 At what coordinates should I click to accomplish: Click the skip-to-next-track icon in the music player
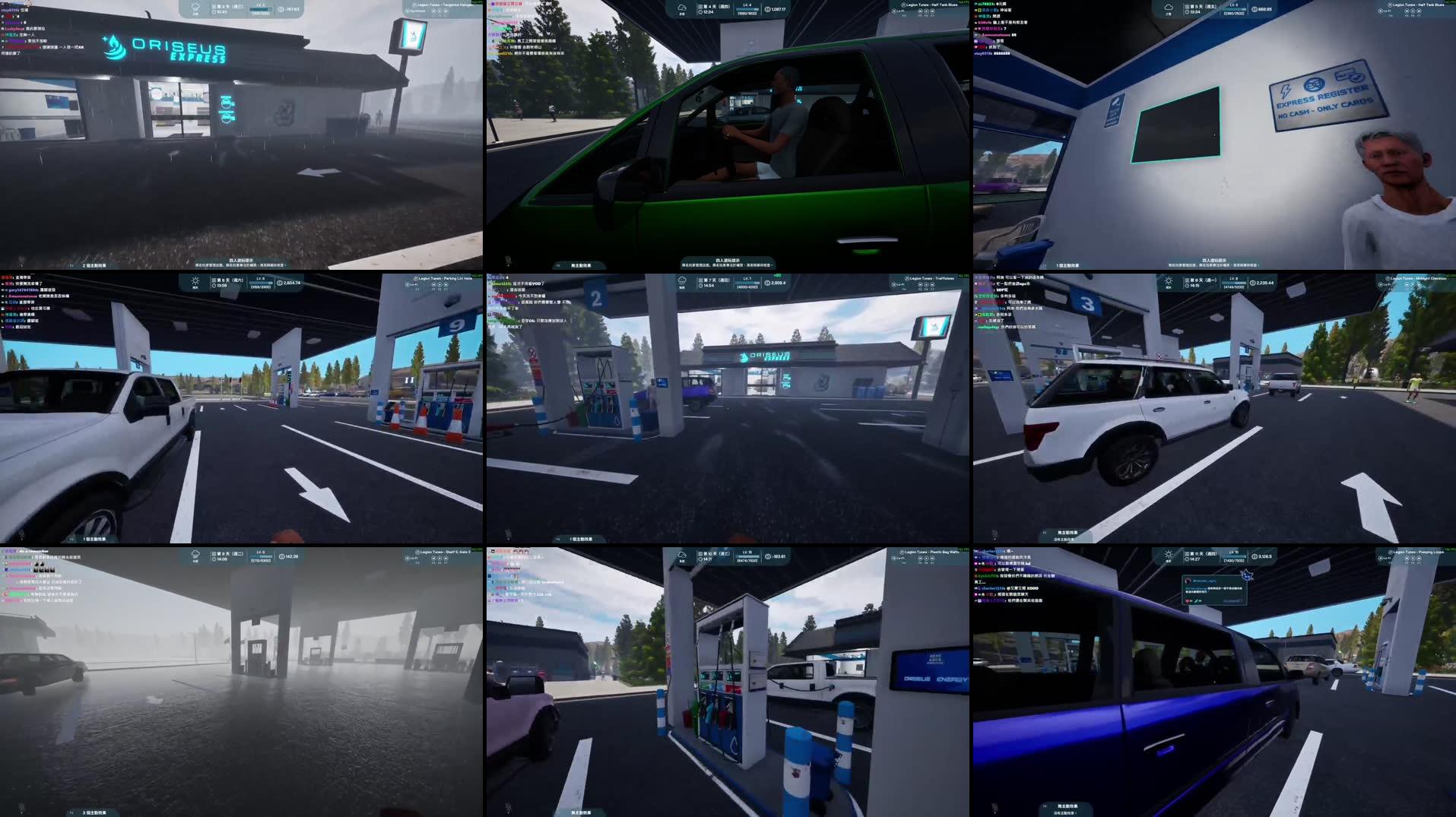tap(1420, 559)
